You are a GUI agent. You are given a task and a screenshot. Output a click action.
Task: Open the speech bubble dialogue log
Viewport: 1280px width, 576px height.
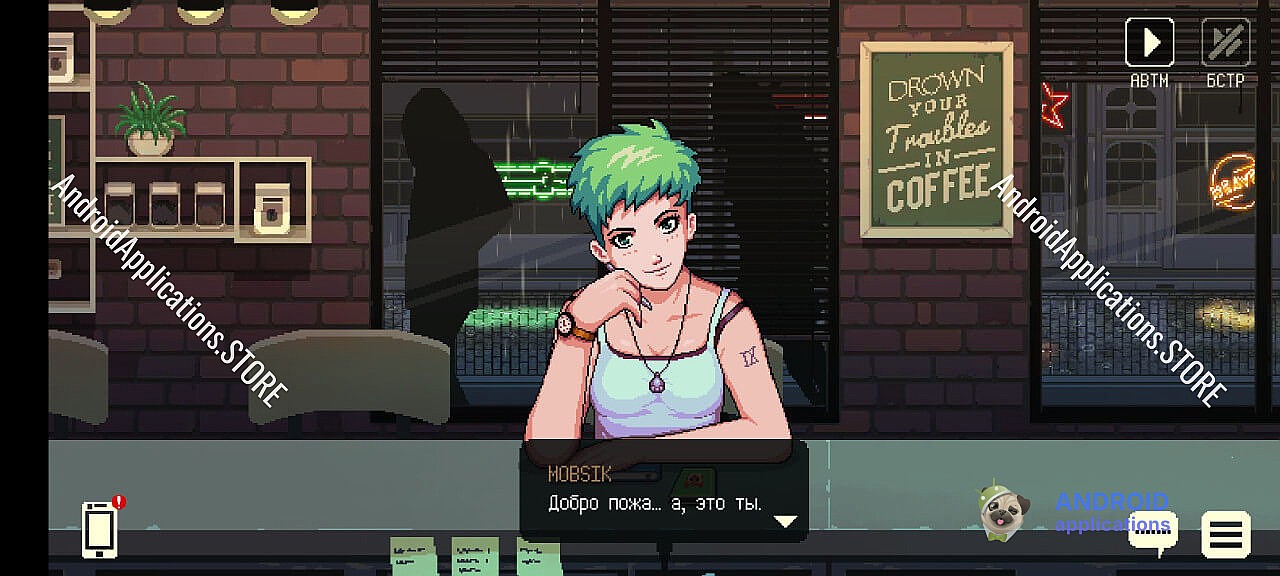pyautogui.click(x=1152, y=534)
